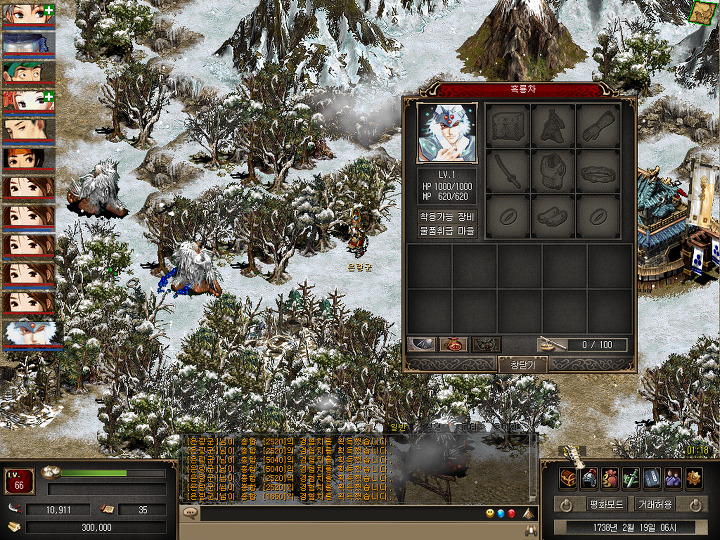Viewport: 720px width, 540px height.
Task: Click the 물품취급 마을 button
Action: coord(449,231)
